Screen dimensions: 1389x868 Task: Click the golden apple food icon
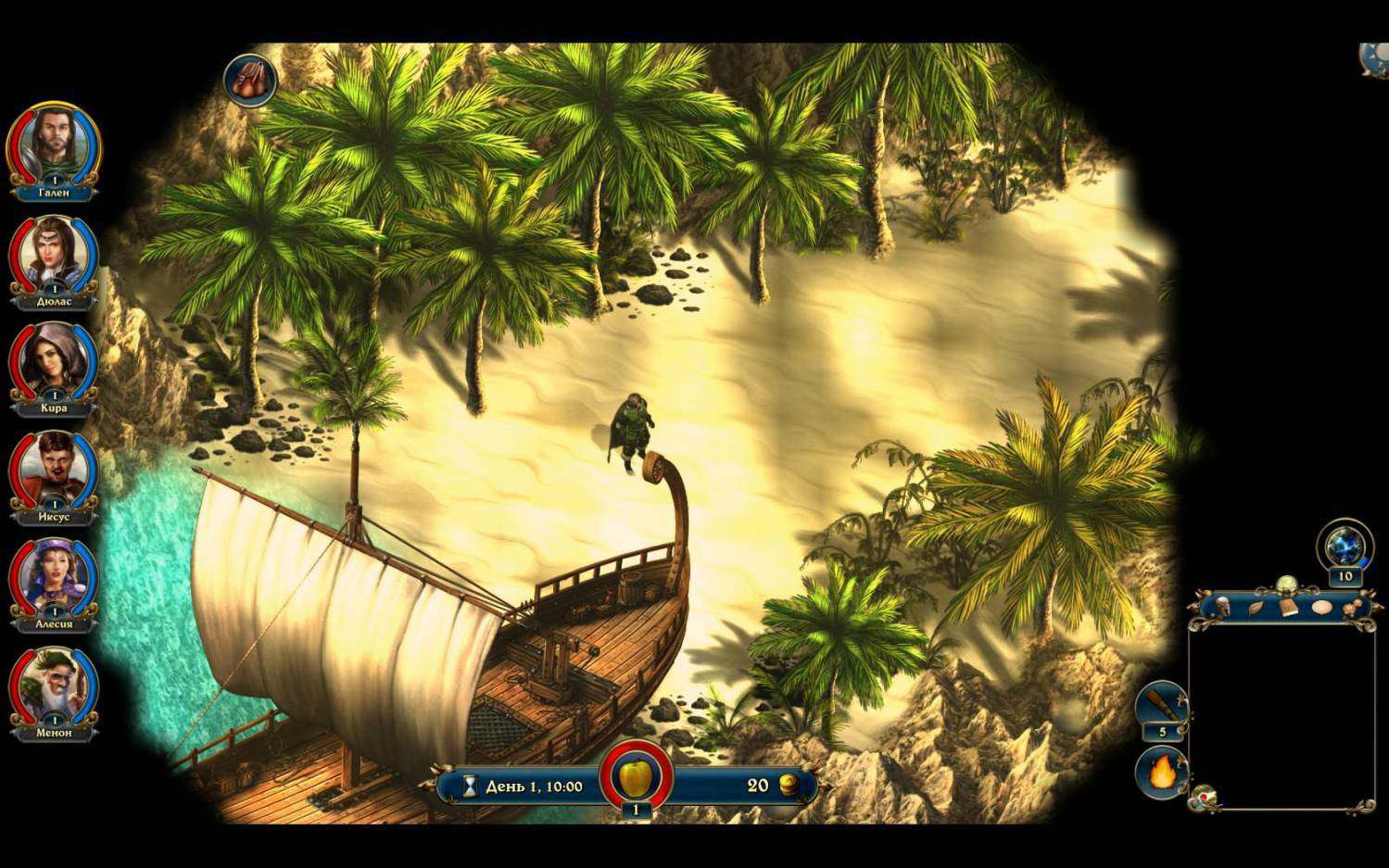click(636, 774)
